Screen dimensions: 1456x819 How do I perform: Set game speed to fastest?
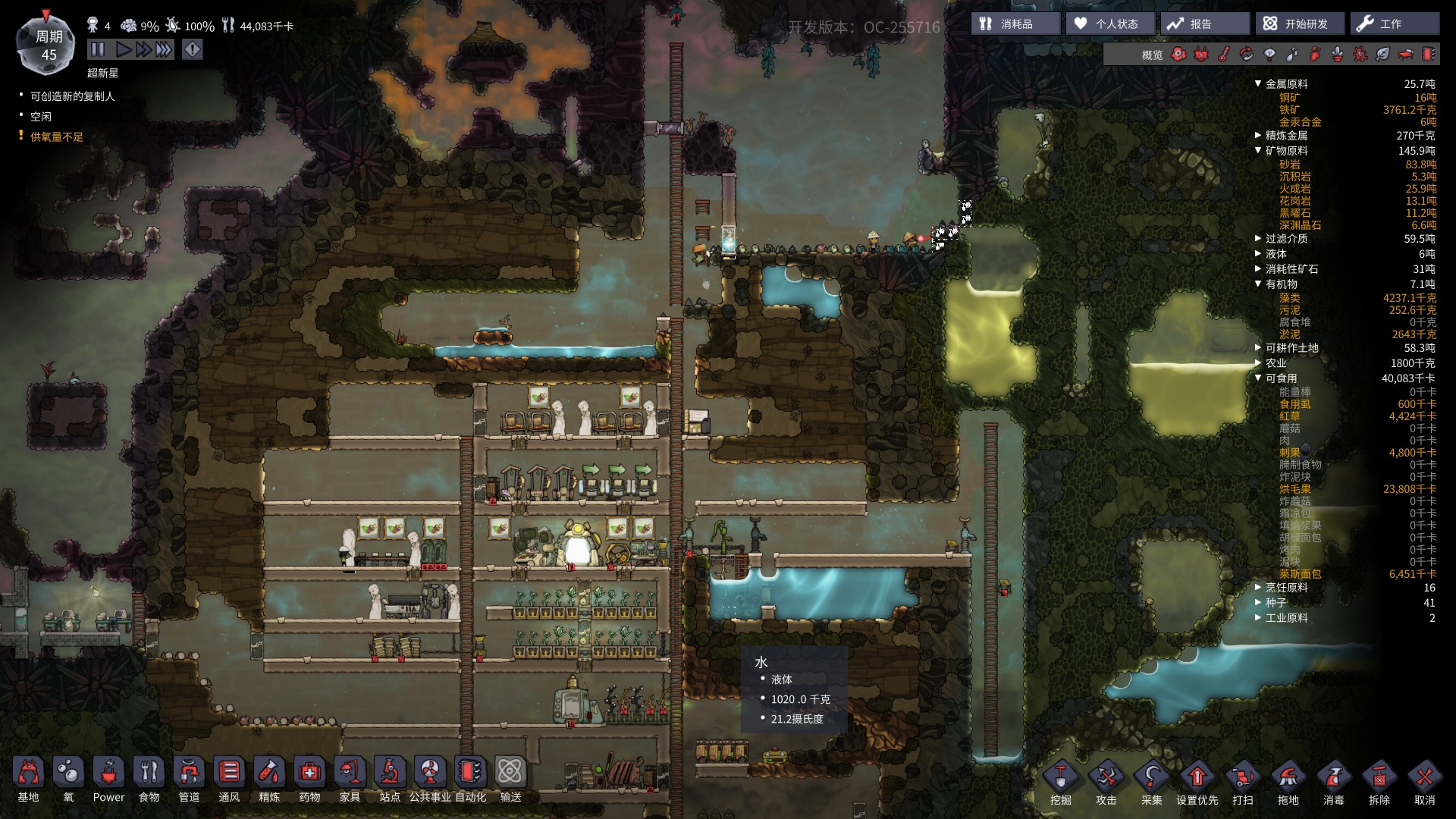pyautogui.click(x=164, y=50)
